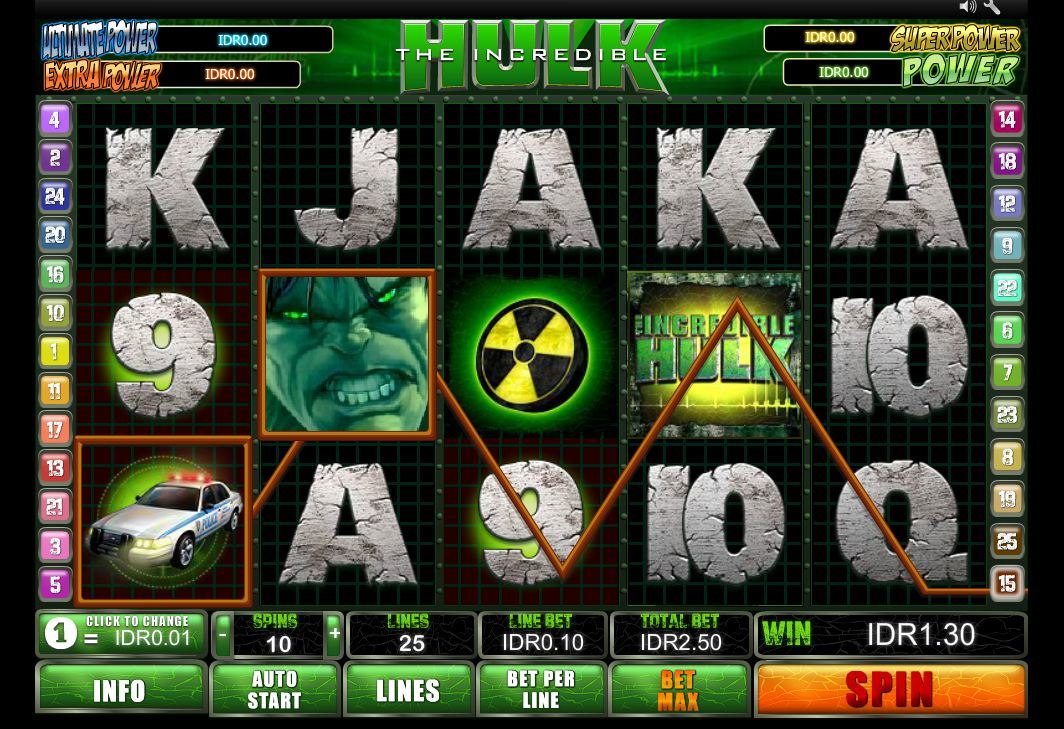Hit the orange SPIN button
The height and width of the screenshot is (729, 1064).
click(x=890, y=689)
